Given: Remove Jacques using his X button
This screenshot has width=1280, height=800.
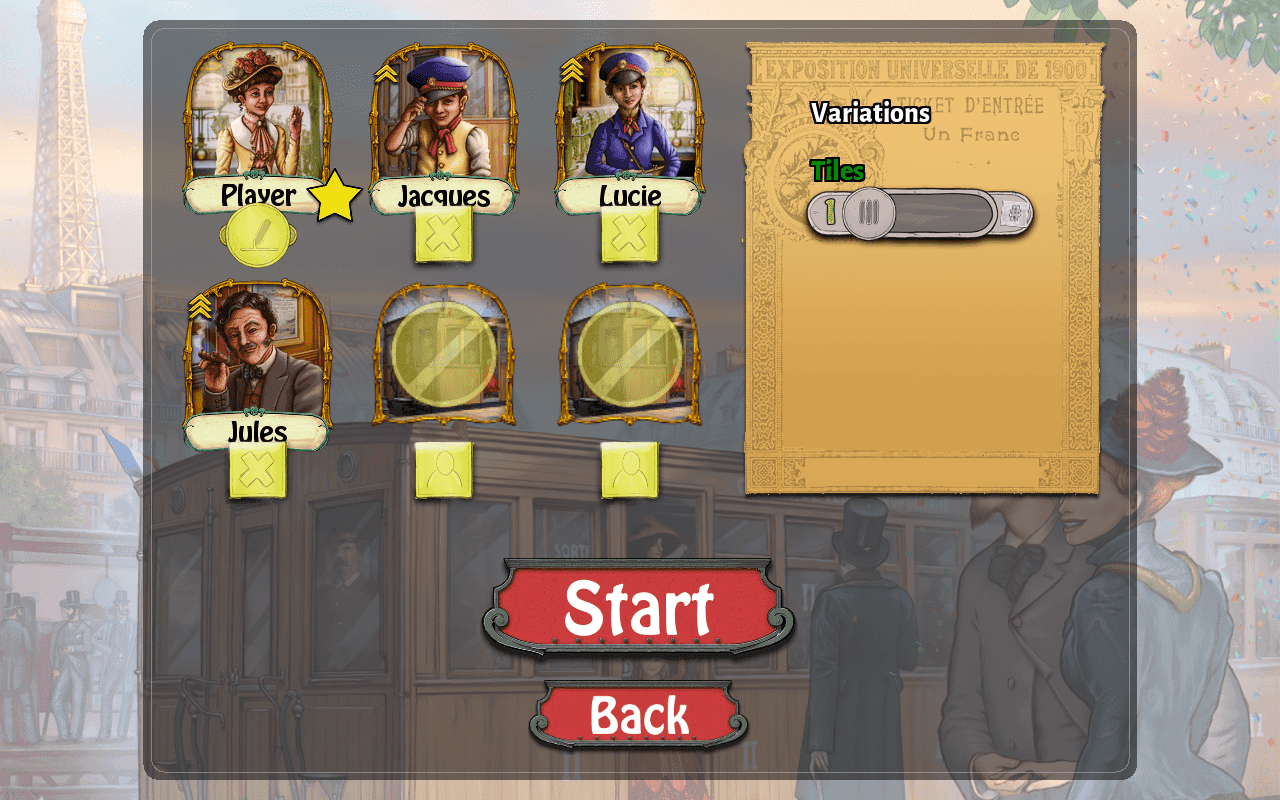Looking at the screenshot, I should point(444,232).
